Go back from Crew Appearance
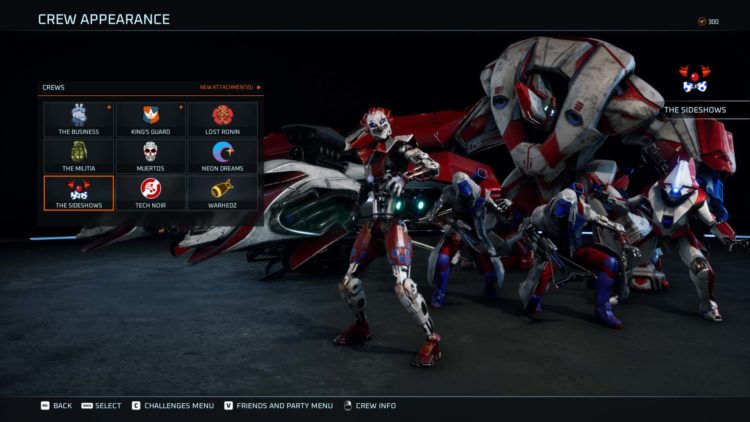Image resolution: width=750 pixels, height=422 pixels. pos(55,405)
